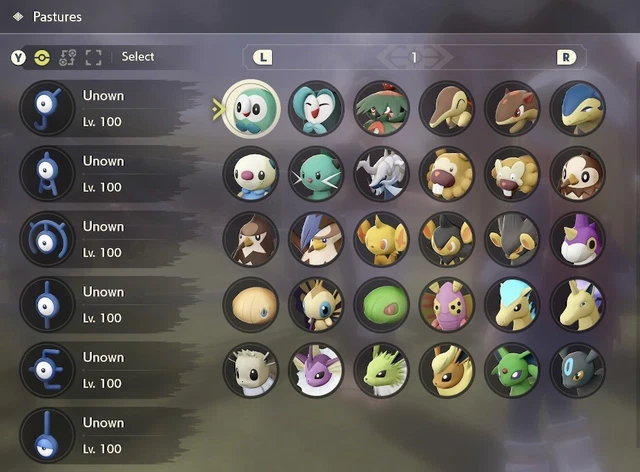Select the Staraptor portrait
The width and height of the screenshot is (640, 472).
[316, 240]
